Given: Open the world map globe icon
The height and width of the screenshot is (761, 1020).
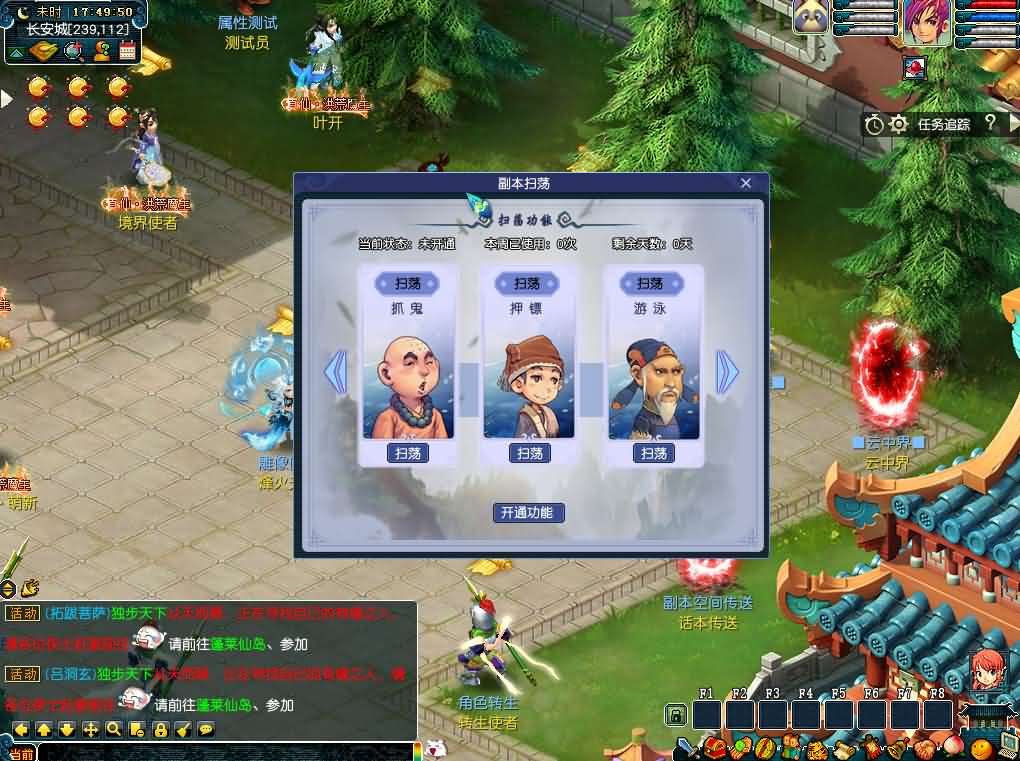Looking at the screenshot, I should [x=74, y=51].
